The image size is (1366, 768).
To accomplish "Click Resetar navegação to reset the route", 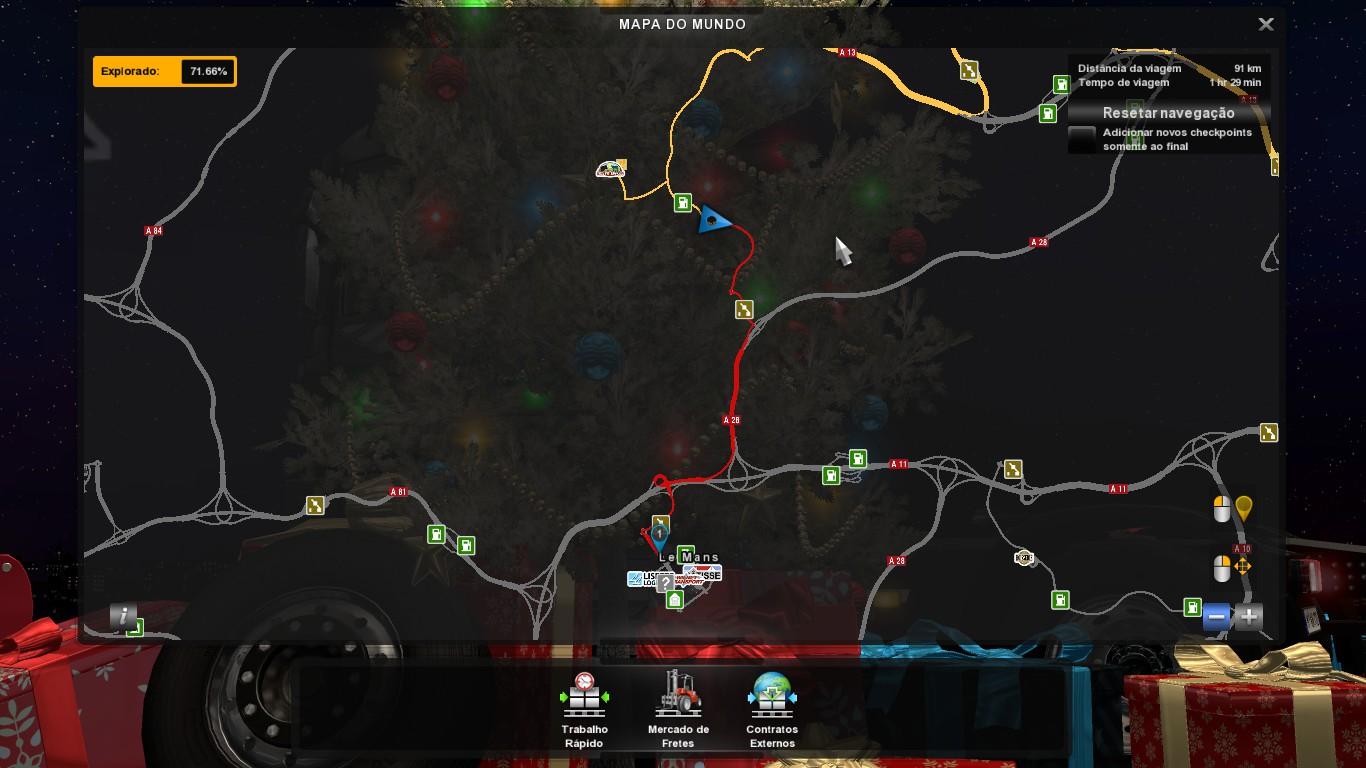I will pos(1168,113).
